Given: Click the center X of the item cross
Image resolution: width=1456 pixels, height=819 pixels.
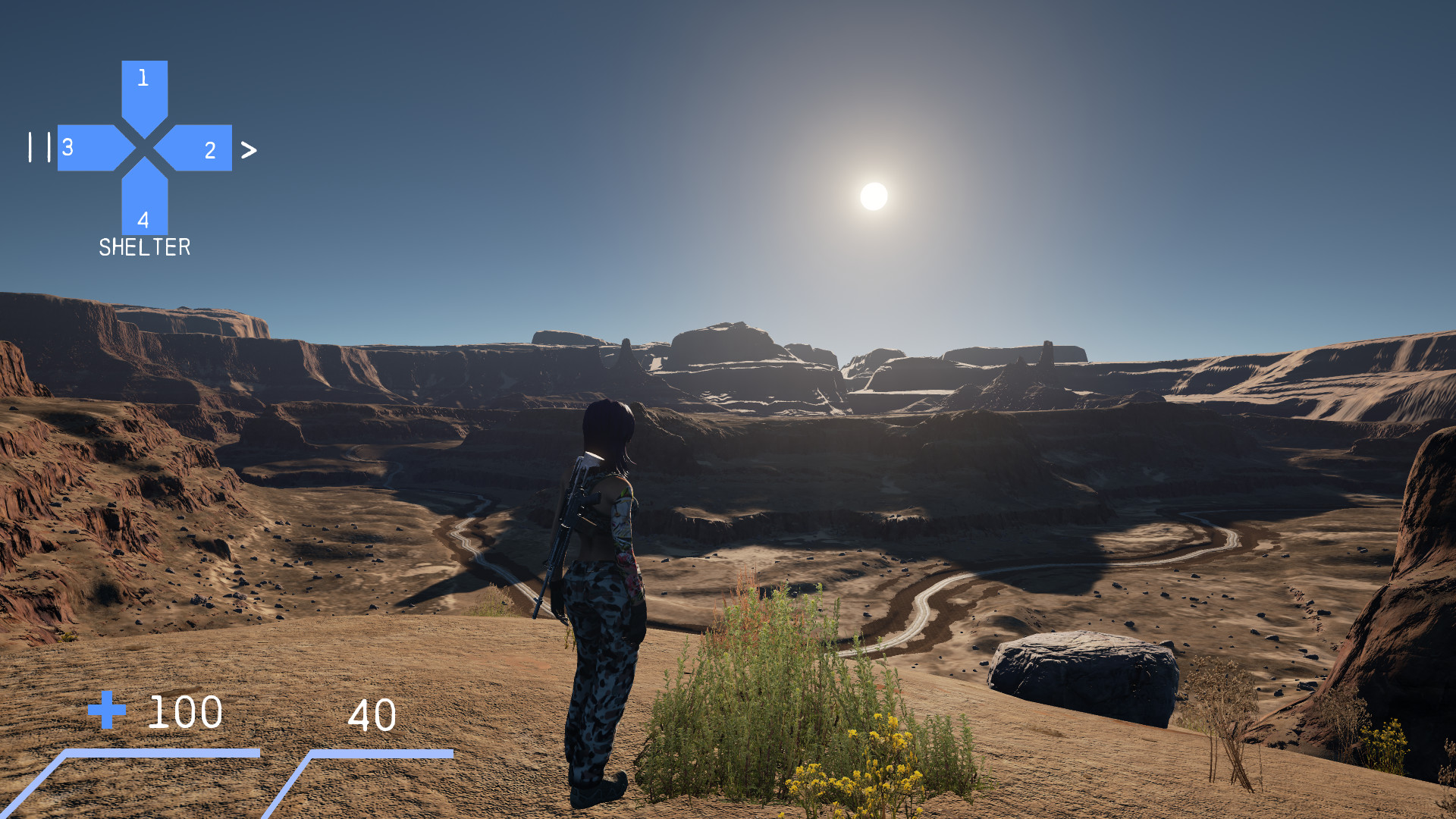Looking at the screenshot, I should (x=144, y=149).
